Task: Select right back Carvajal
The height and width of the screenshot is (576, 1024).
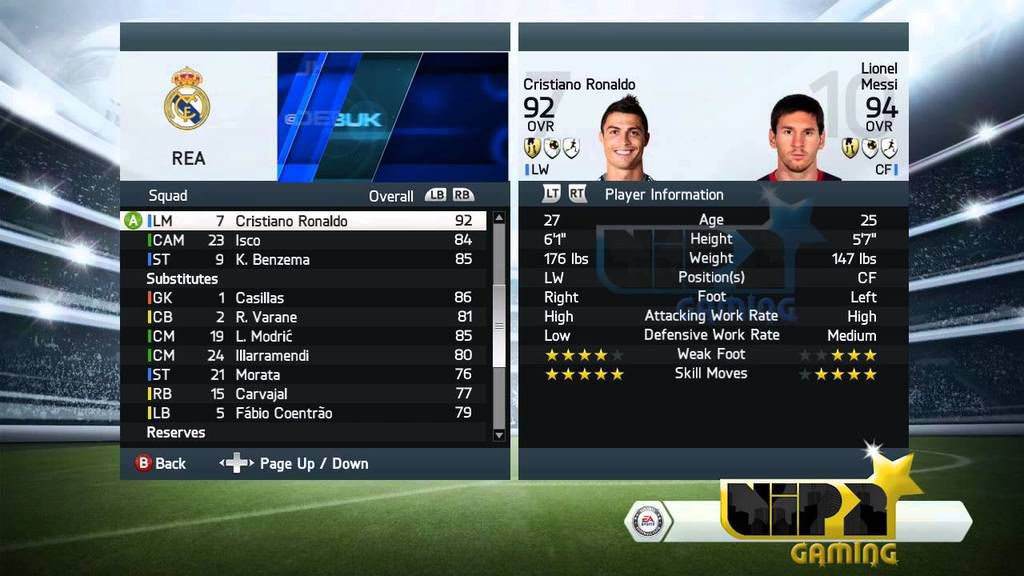Action: click(x=261, y=394)
